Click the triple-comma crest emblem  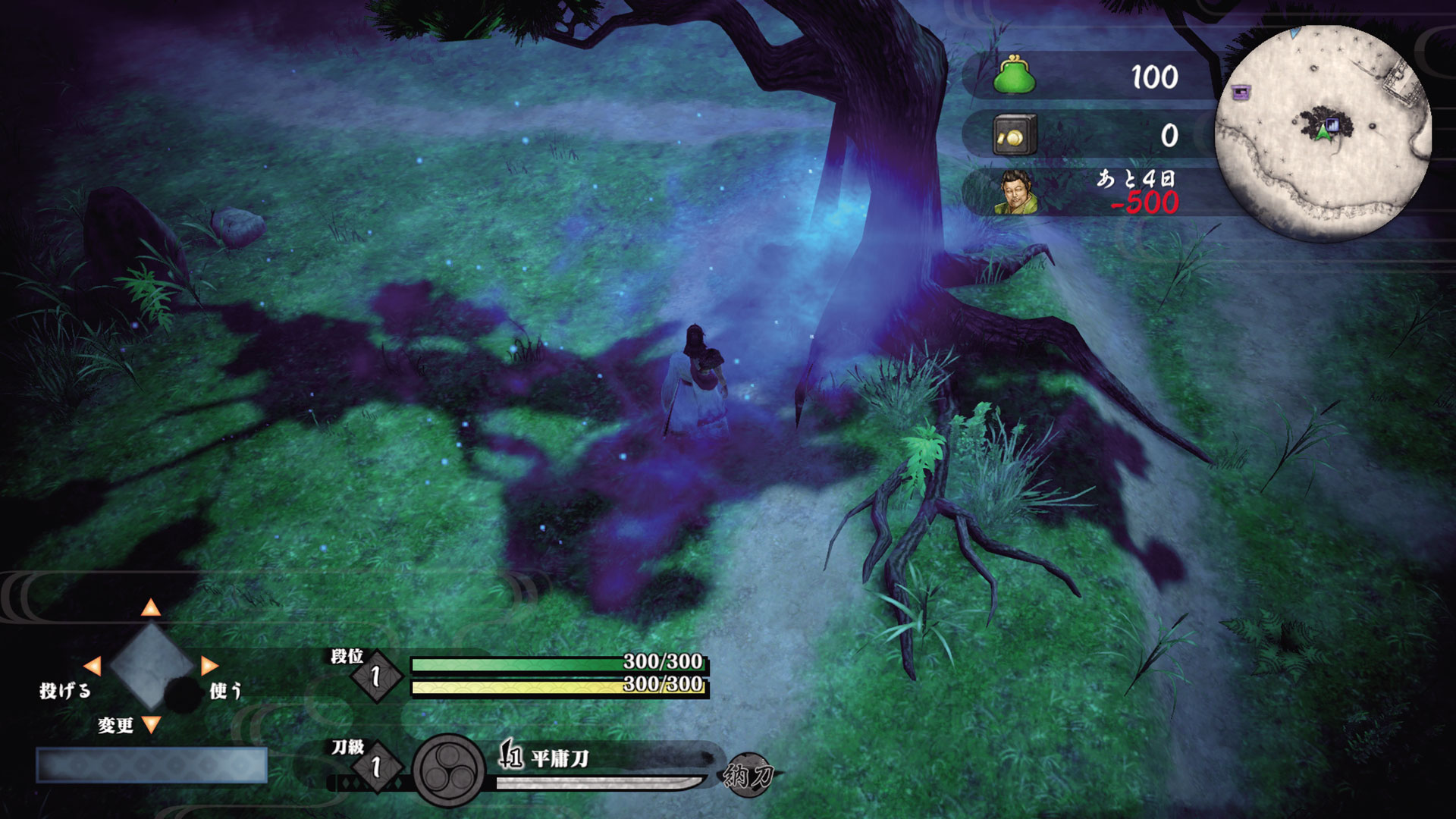pos(448,771)
